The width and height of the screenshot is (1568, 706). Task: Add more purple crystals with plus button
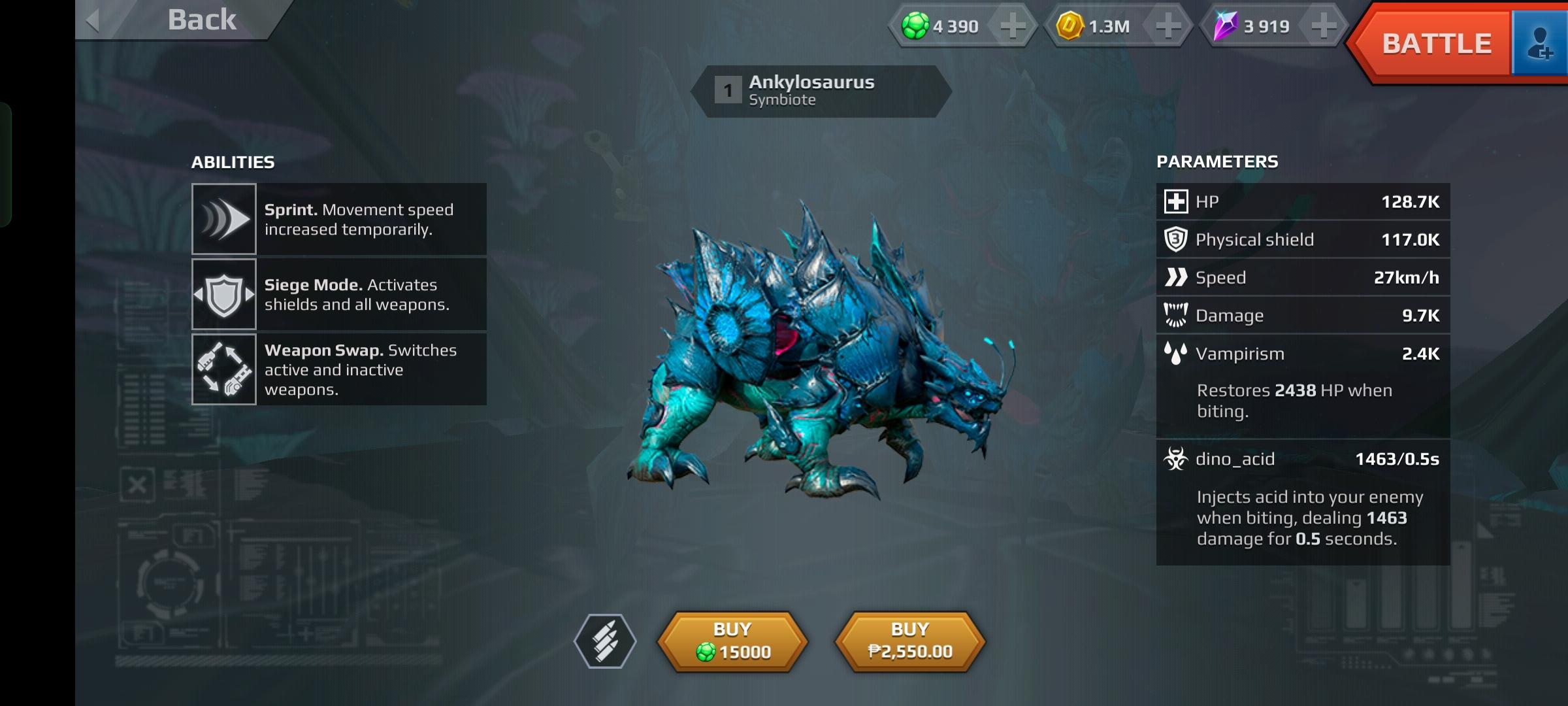[x=1324, y=26]
